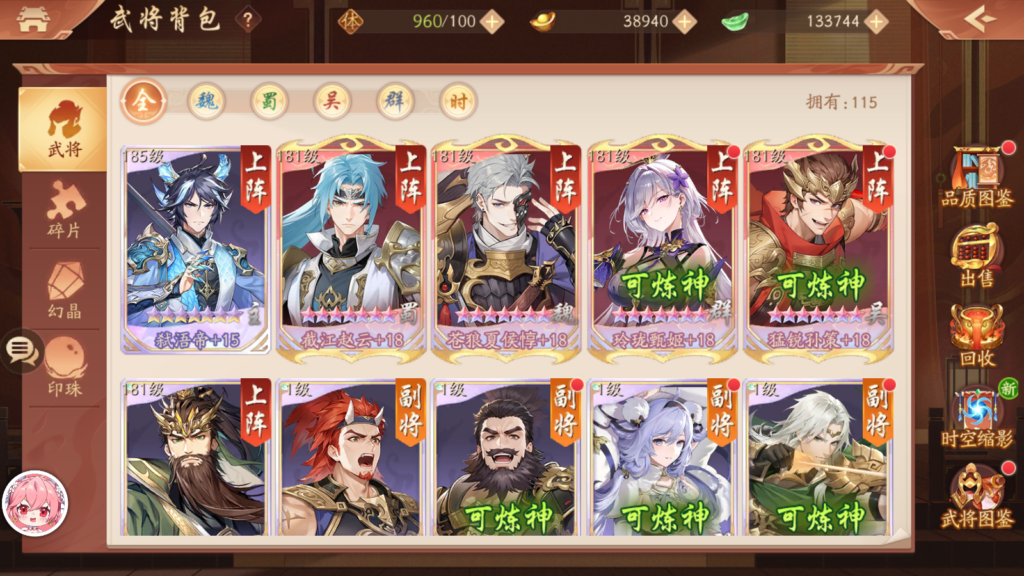The image size is (1024, 576).
Task: Open the 出售 sell menu
Action: [977, 256]
